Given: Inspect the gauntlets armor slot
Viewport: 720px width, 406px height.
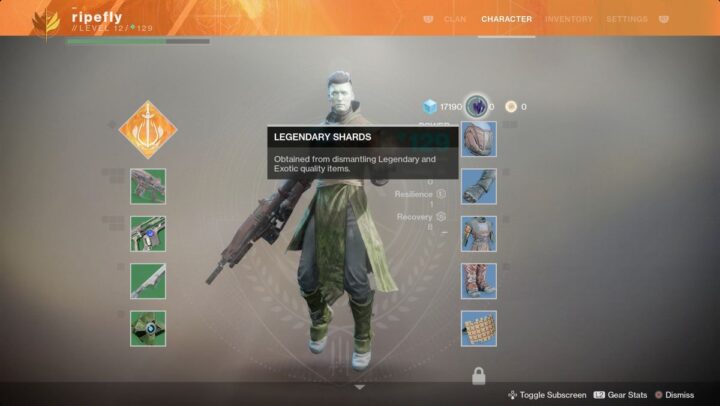Looking at the screenshot, I should [x=478, y=186].
